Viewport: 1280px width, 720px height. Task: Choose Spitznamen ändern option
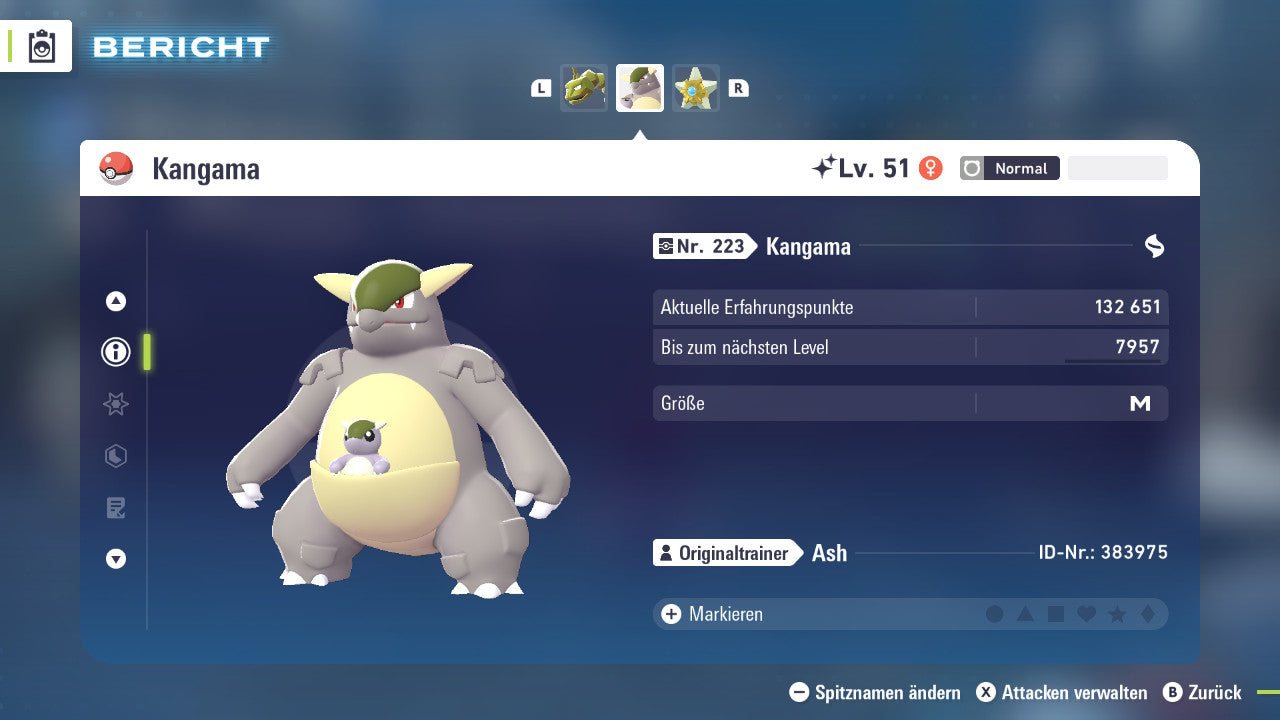tap(875, 692)
